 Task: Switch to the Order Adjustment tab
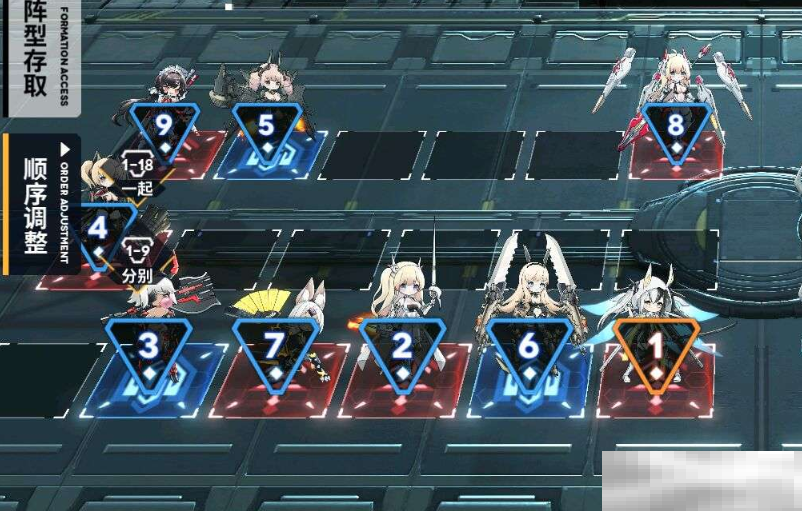[x=38, y=205]
